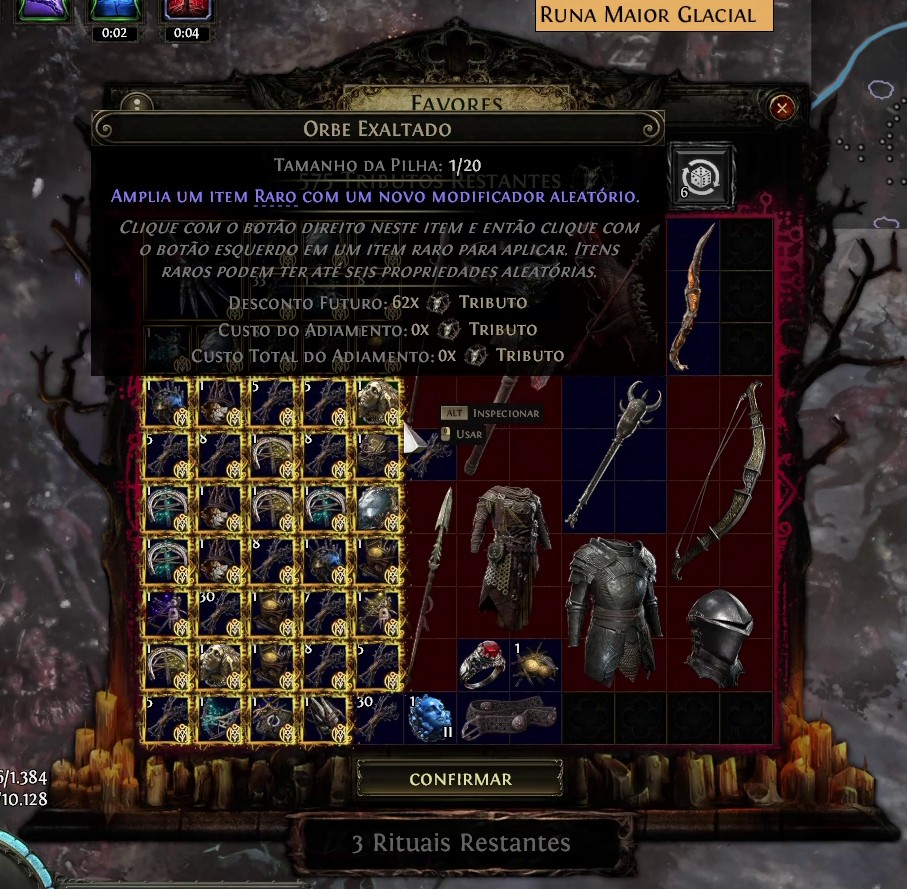This screenshot has height=889, width=907.
Task: Reroll favours with the dice button
Action: tap(703, 175)
